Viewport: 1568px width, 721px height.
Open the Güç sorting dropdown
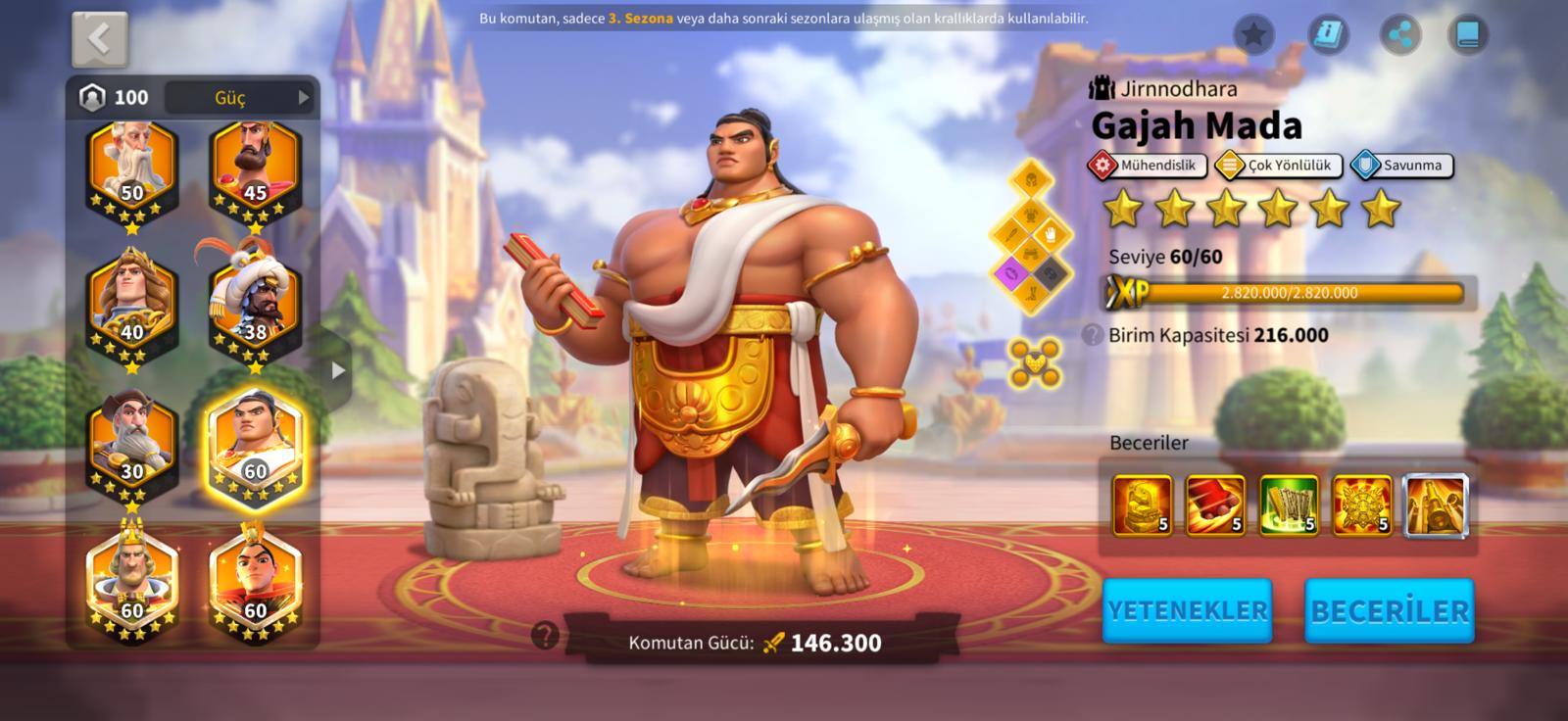[241, 97]
